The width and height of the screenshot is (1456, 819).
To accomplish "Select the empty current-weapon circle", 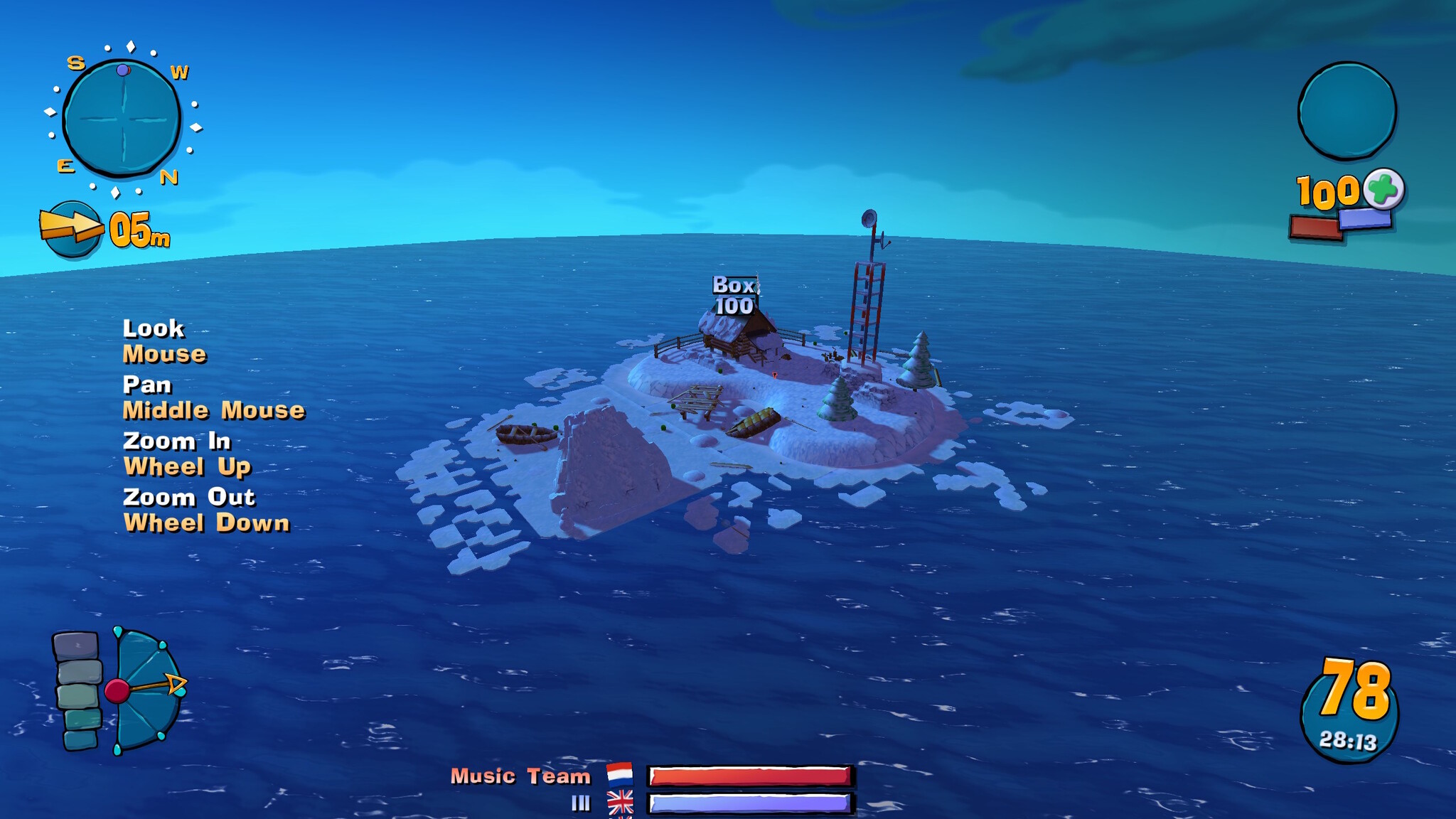I will 1347,110.
